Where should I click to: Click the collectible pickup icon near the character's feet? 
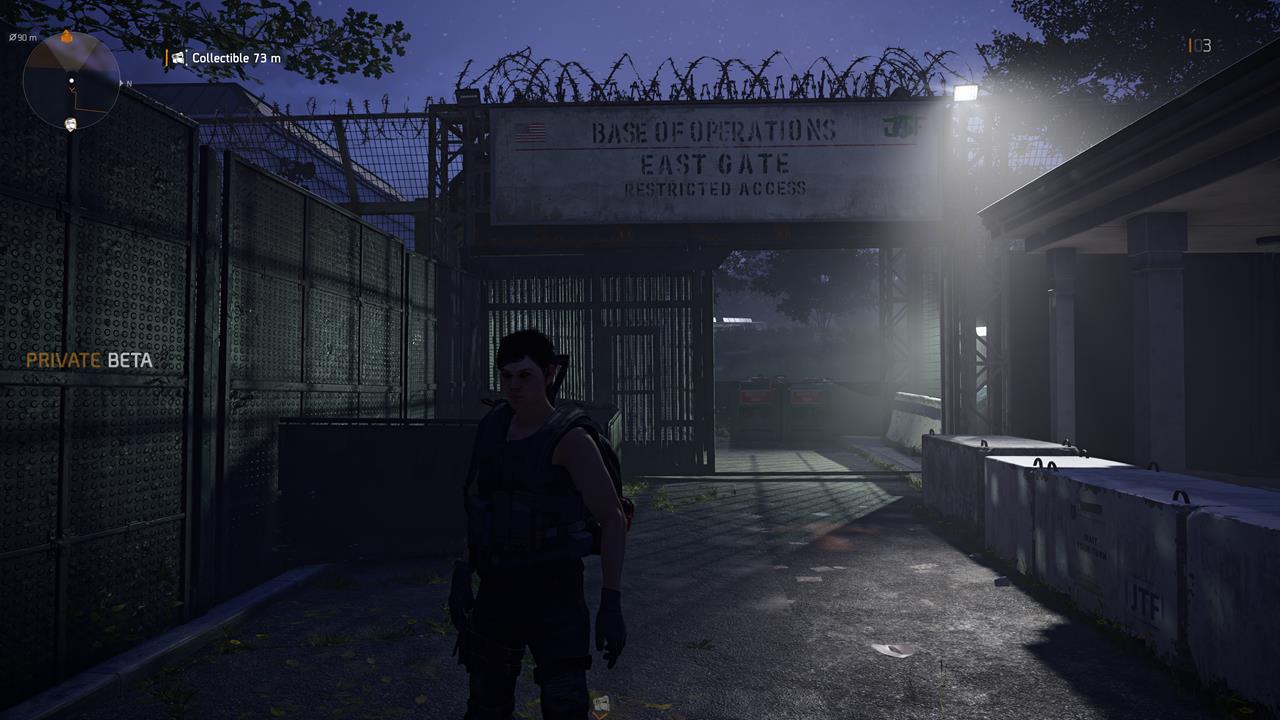click(602, 702)
